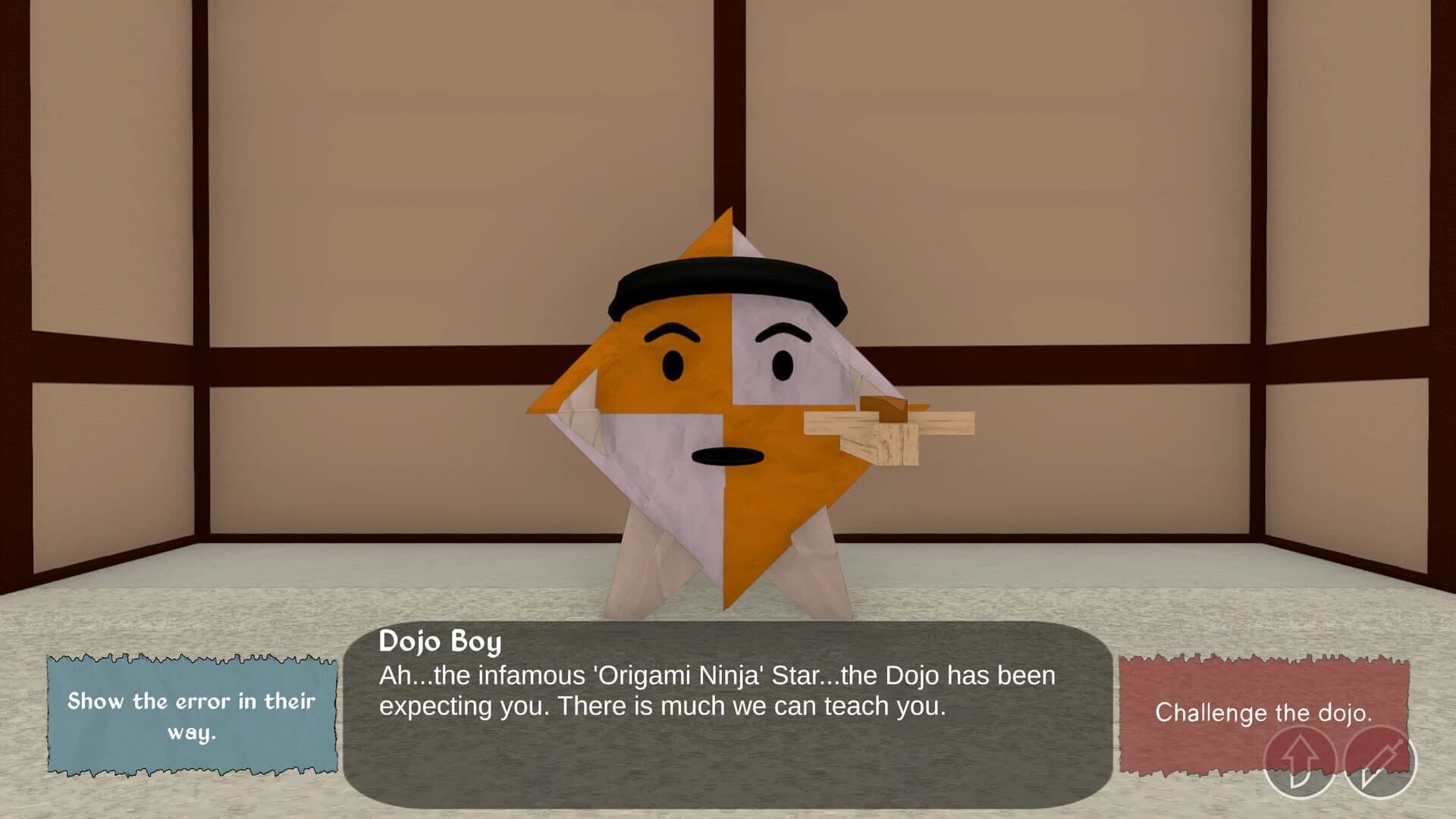Click Dojo Boy's mouth
Image resolution: width=1456 pixels, height=819 pixels.
click(x=729, y=455)
